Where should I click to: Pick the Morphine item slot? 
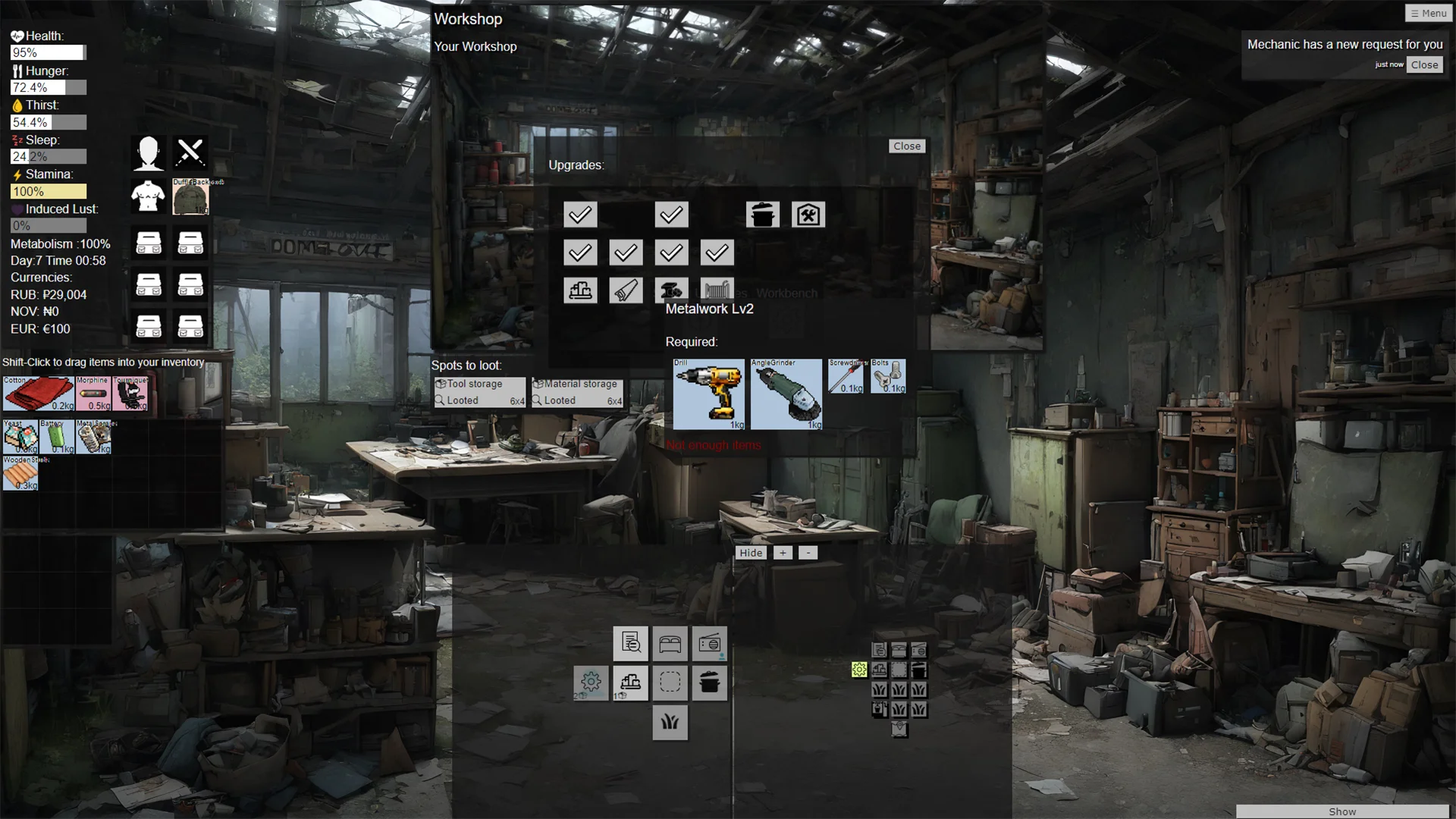pos(94,394)
